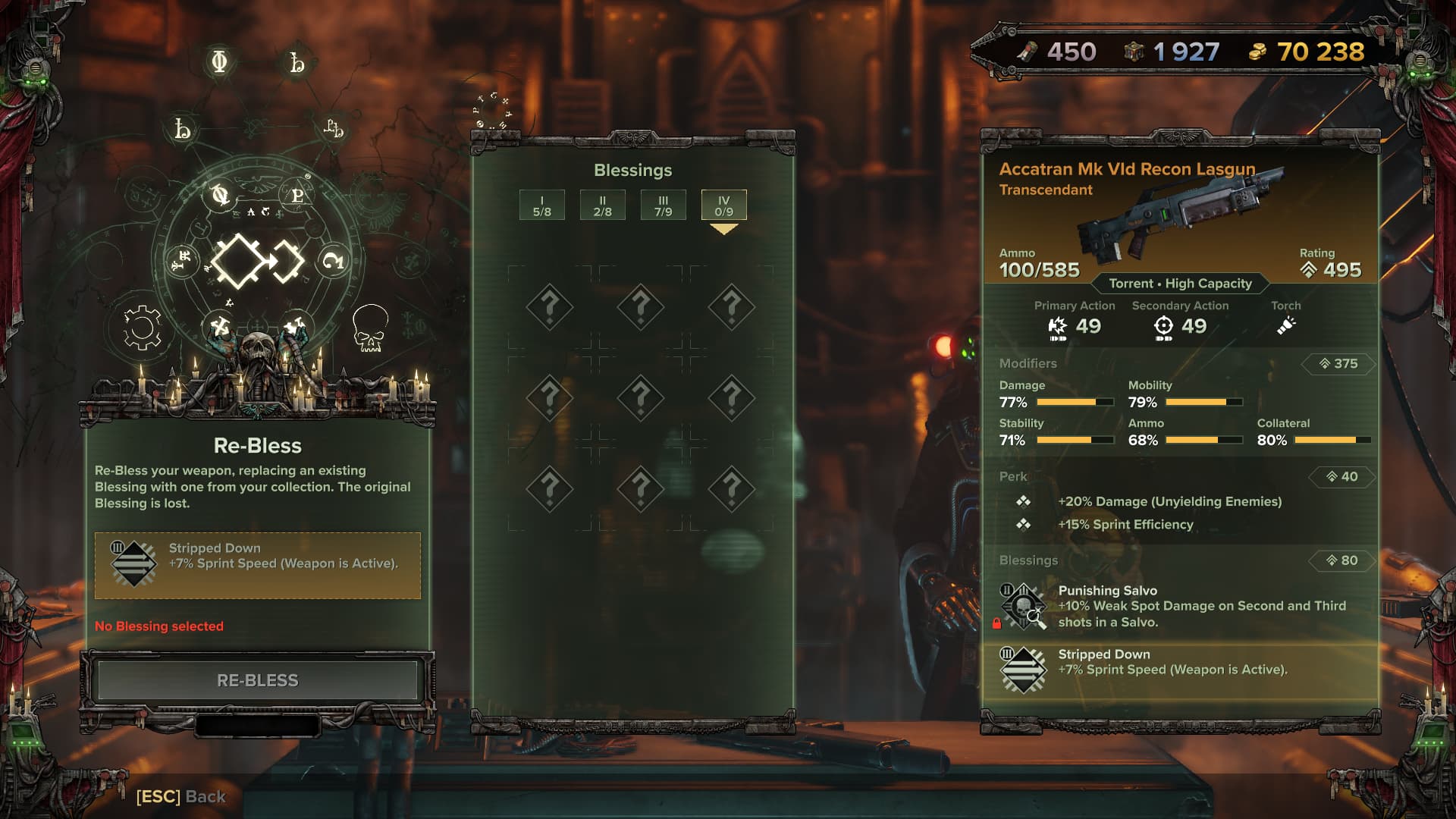Activate the cogwheel icon on the shrine
The width and height of the screenshot is (1456, 819).
(142, 328)
